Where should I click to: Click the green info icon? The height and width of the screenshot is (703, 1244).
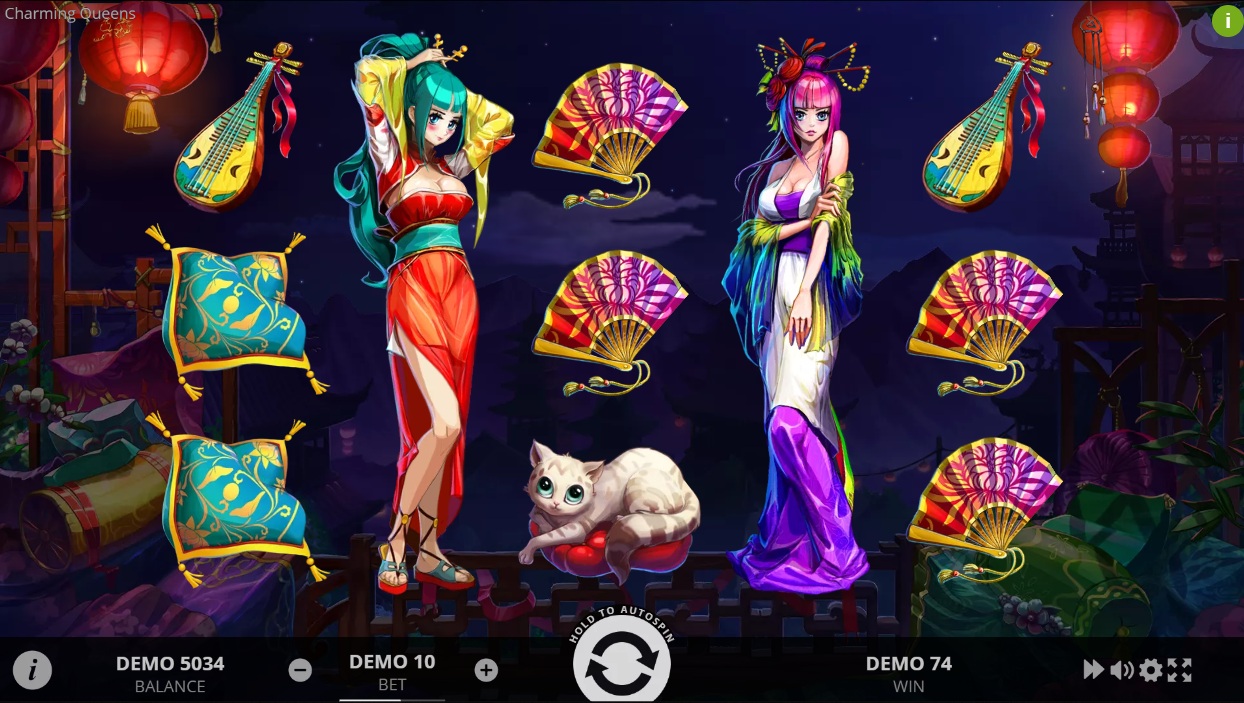1227,20
